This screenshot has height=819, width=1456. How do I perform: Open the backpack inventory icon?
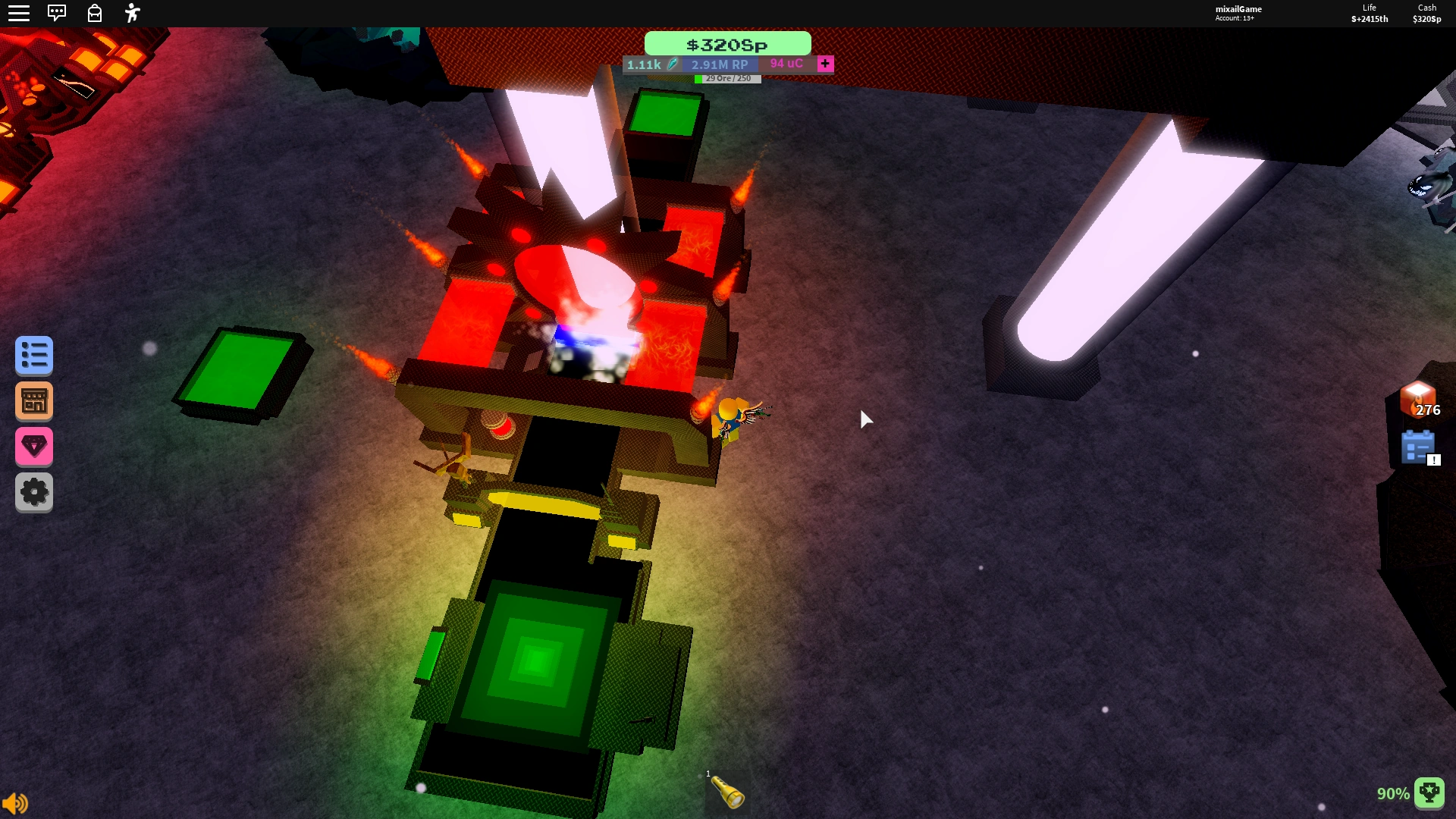(95, 13)
